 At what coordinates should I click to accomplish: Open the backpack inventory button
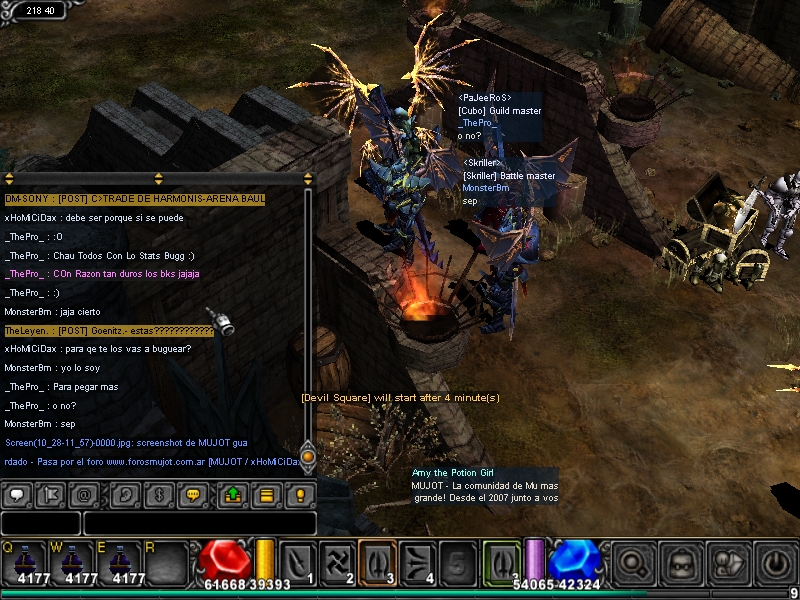pos(682,564)
